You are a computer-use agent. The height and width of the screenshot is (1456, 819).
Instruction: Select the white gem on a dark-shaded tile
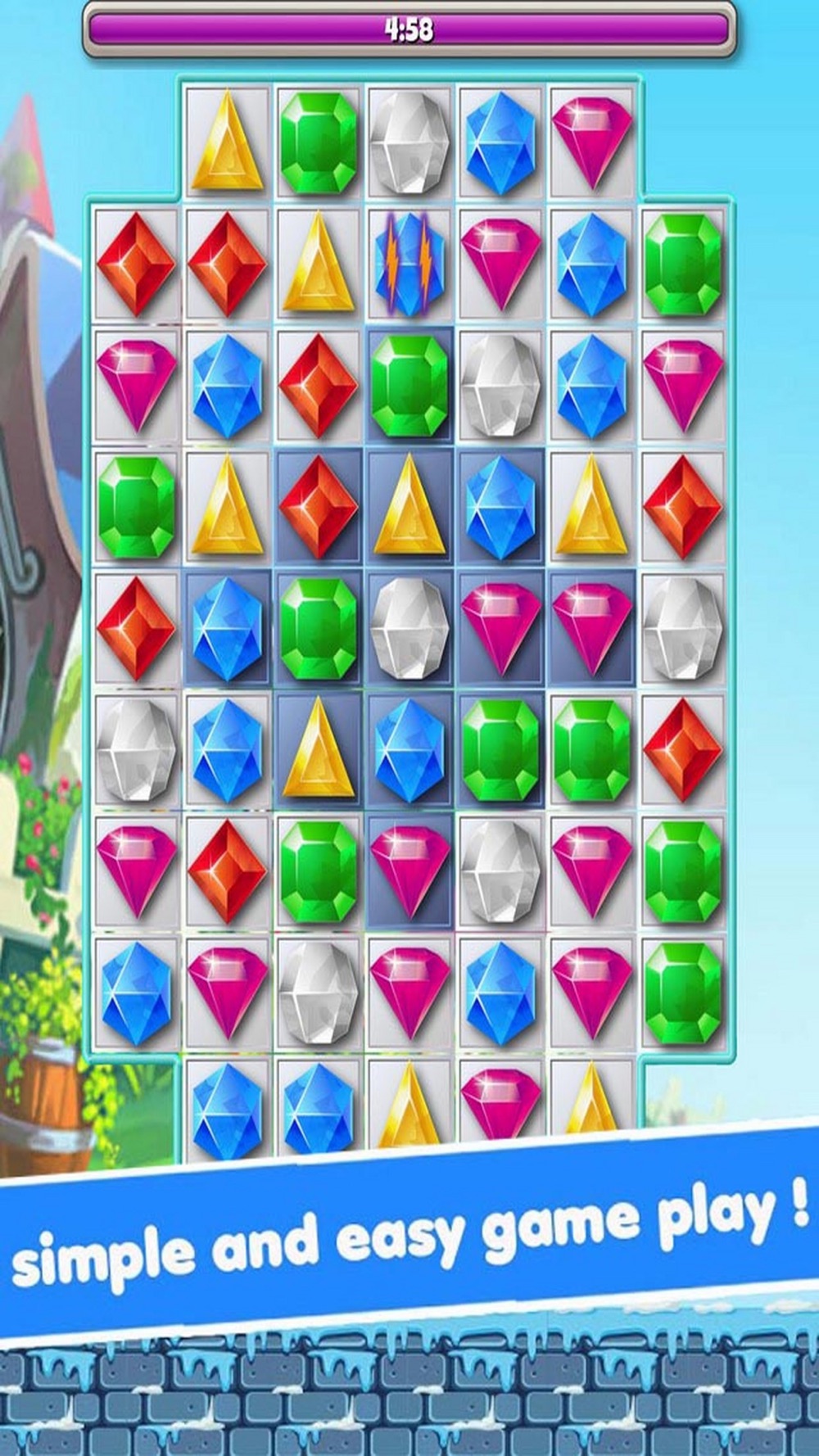(x=409, y=628)
